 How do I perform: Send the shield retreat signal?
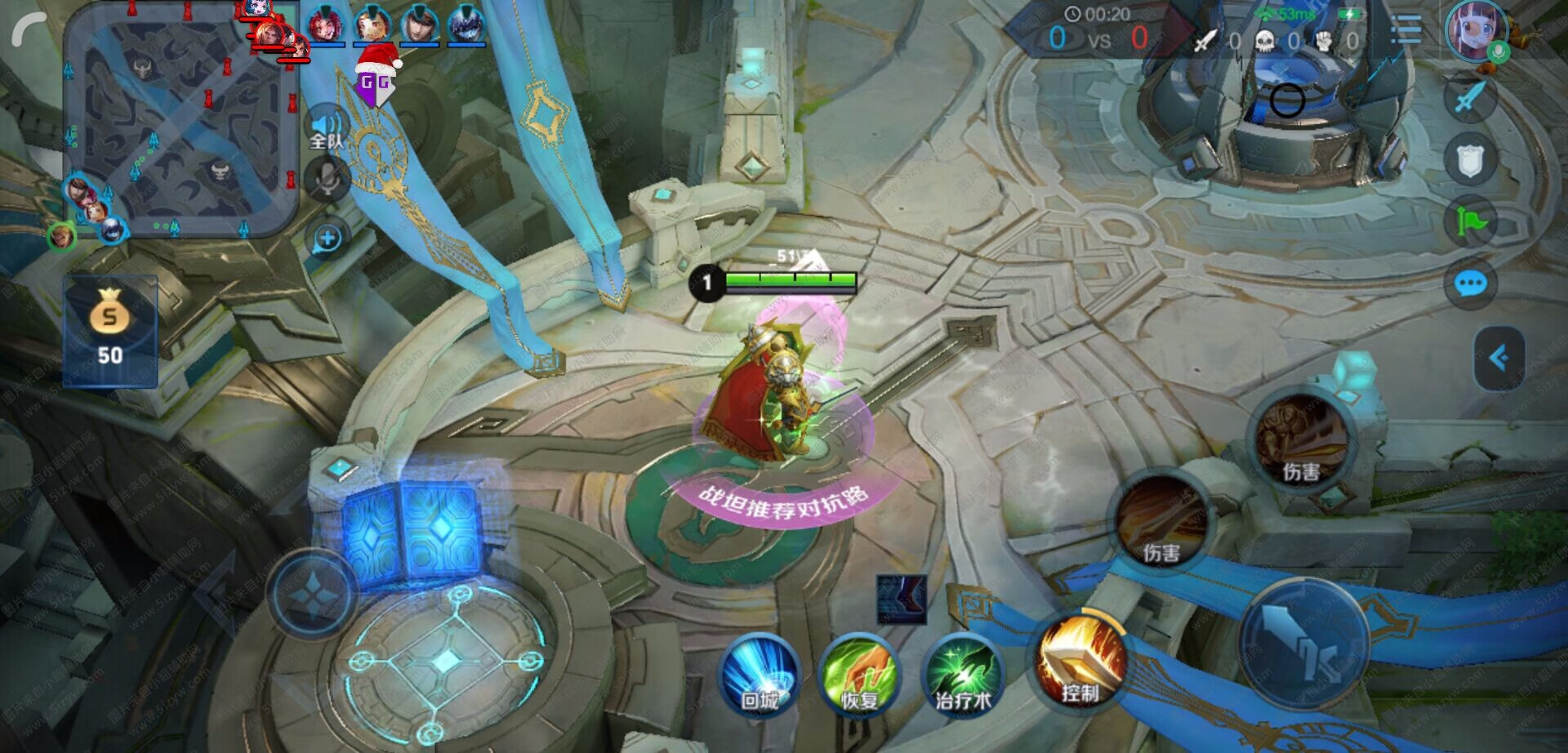click(x=1470, y=160)
